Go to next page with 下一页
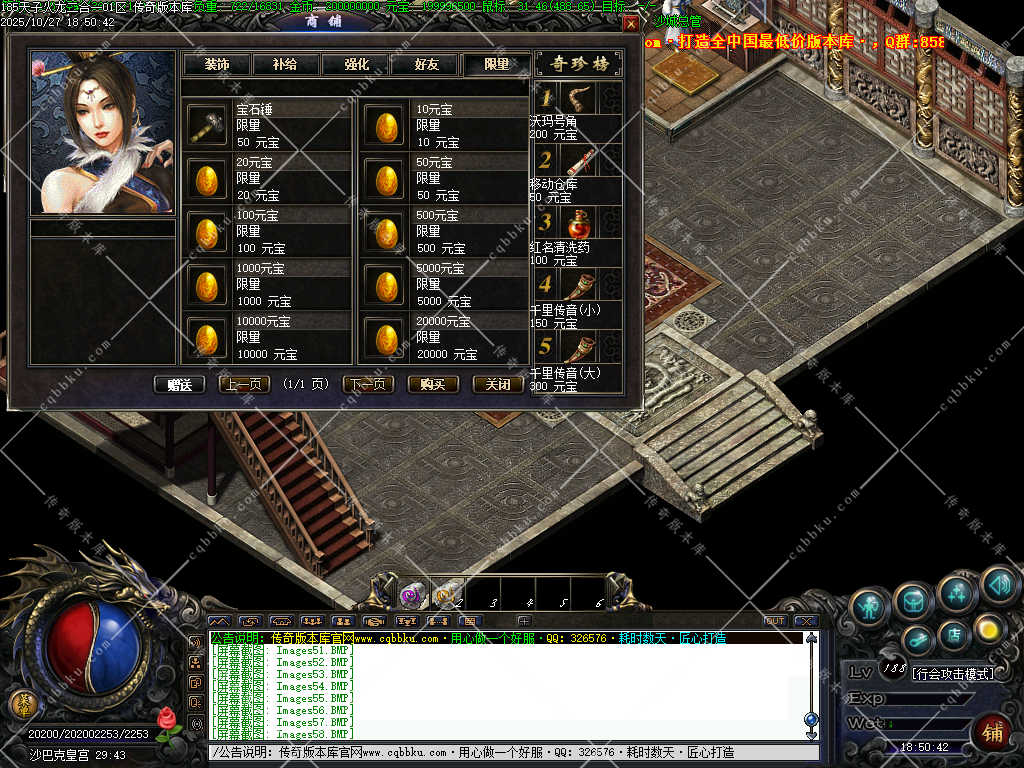 (368, 384)
